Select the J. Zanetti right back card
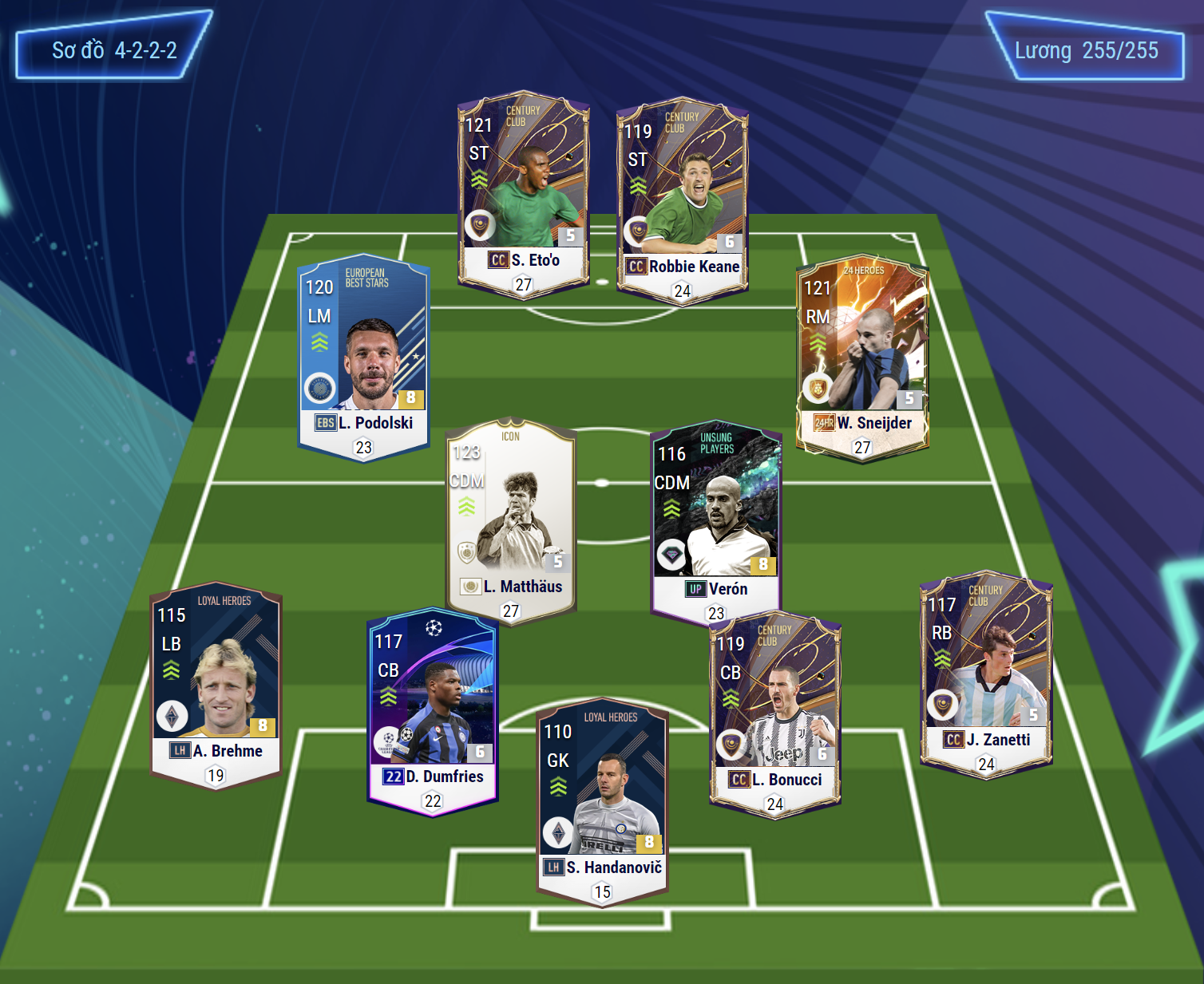 [x=986, y=670]
